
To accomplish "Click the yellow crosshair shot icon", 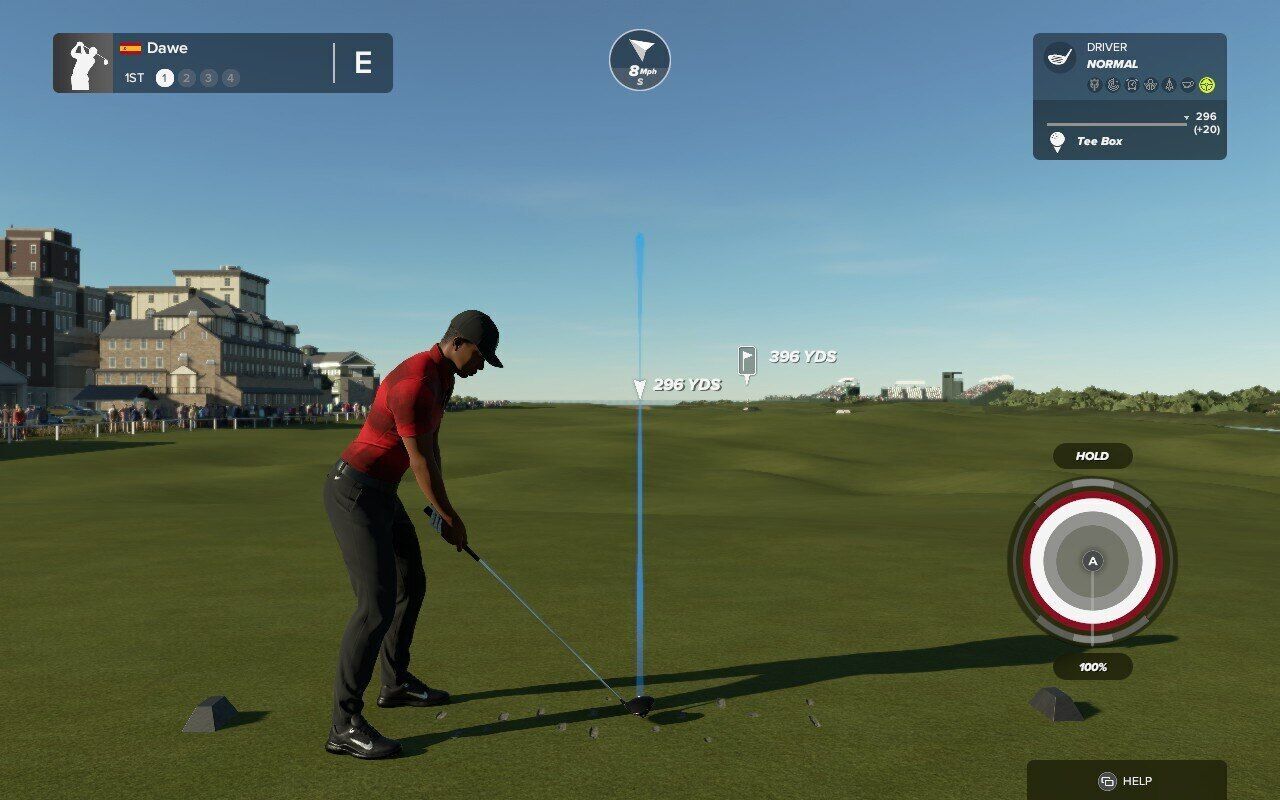I will click(1207, 85).
